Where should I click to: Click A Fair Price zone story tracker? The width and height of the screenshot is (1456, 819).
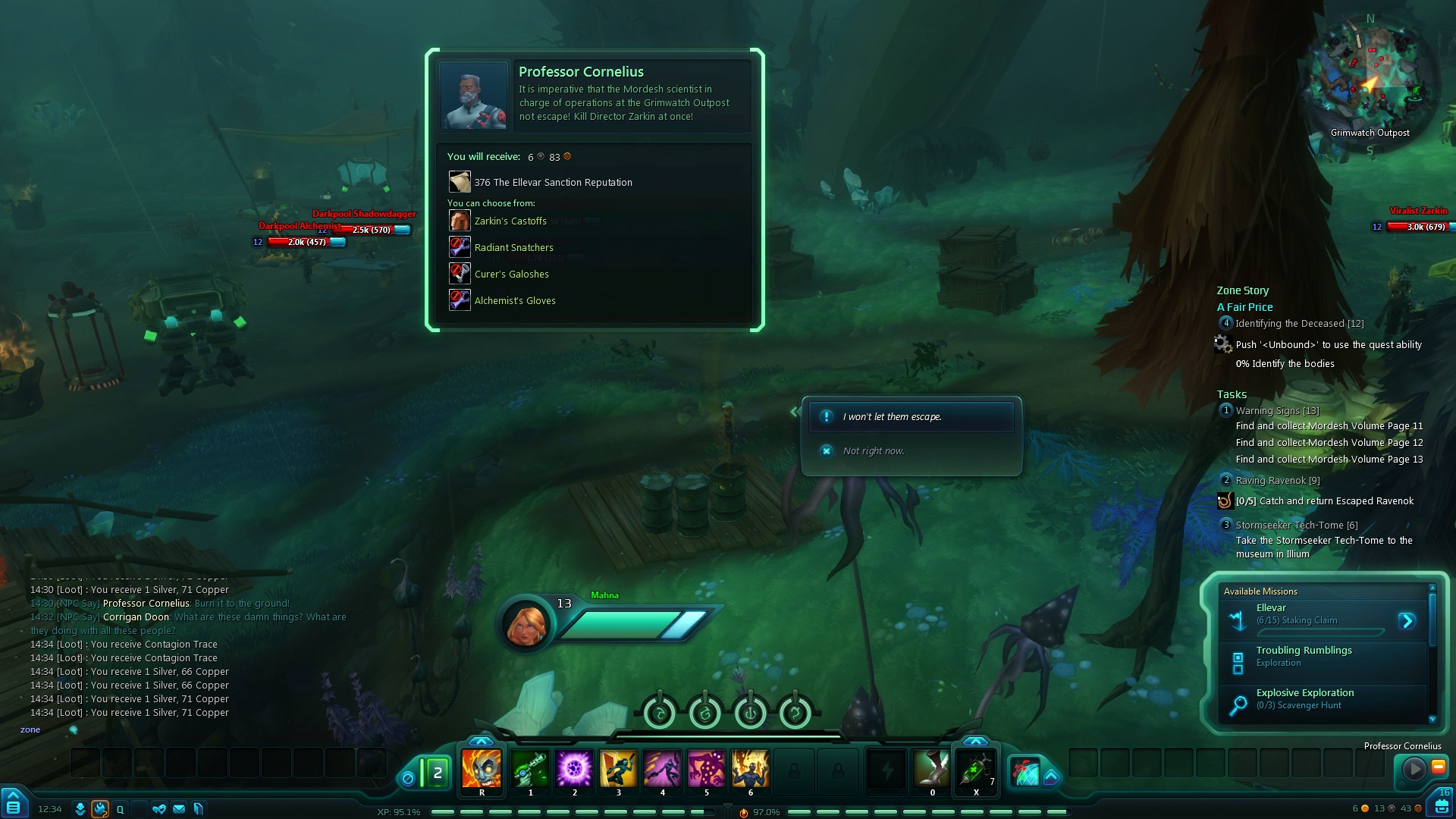tap(1244, 307)
